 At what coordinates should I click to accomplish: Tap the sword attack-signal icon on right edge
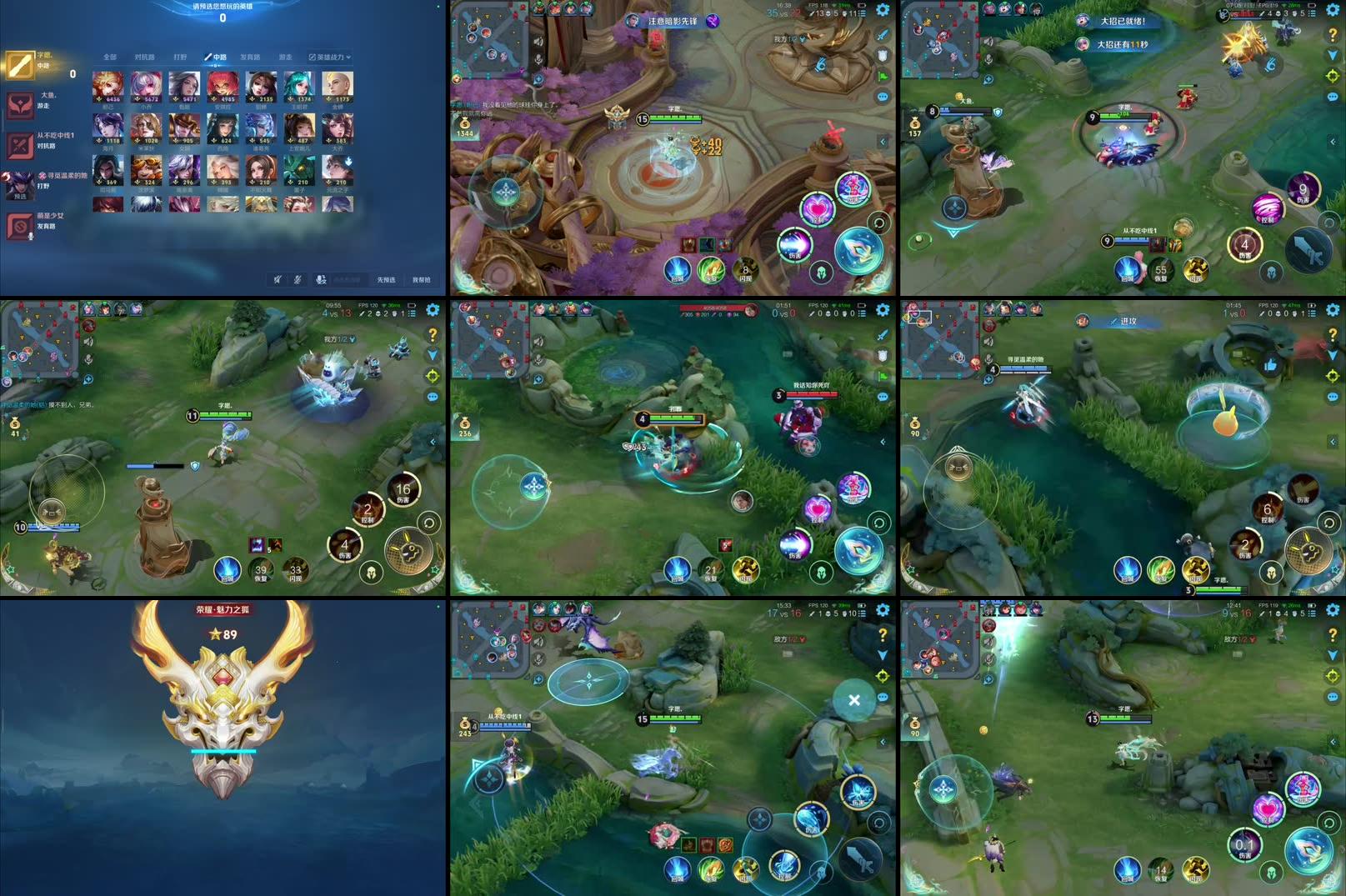click(x=882, y=35)
